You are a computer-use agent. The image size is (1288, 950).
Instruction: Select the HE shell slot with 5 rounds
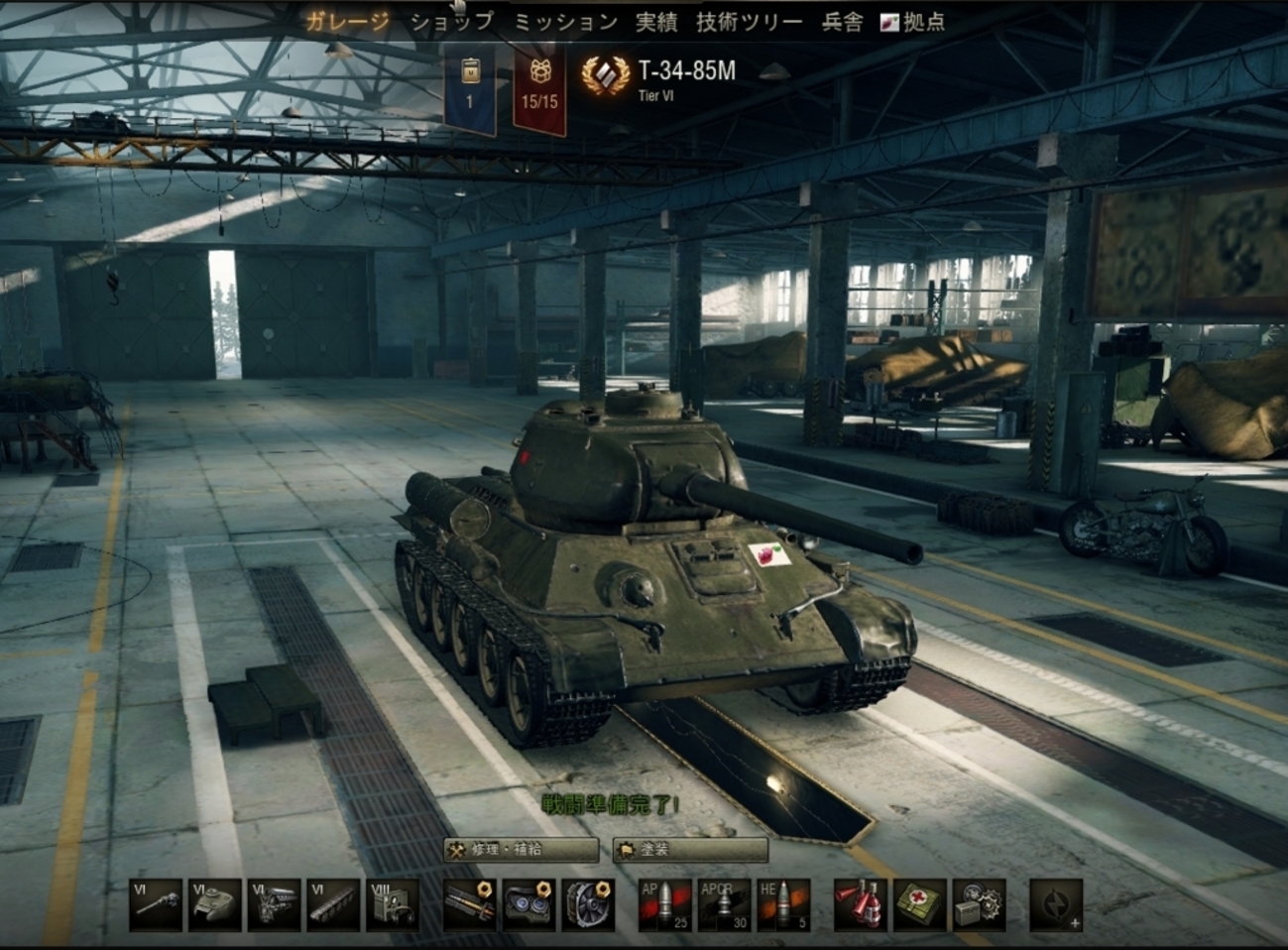783,904
